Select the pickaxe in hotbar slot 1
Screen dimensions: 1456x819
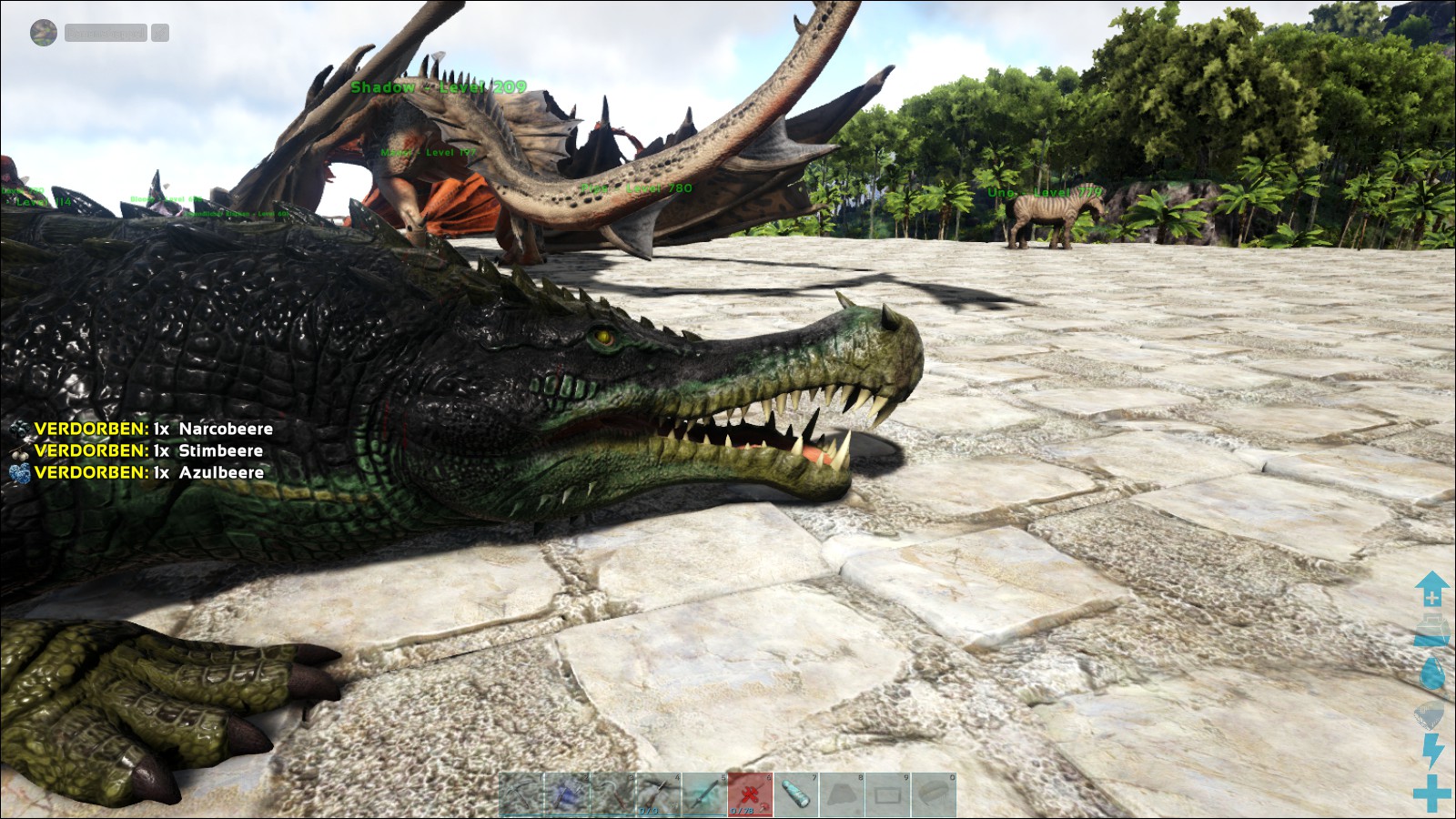pyautogui.click(x=521, y=794)
